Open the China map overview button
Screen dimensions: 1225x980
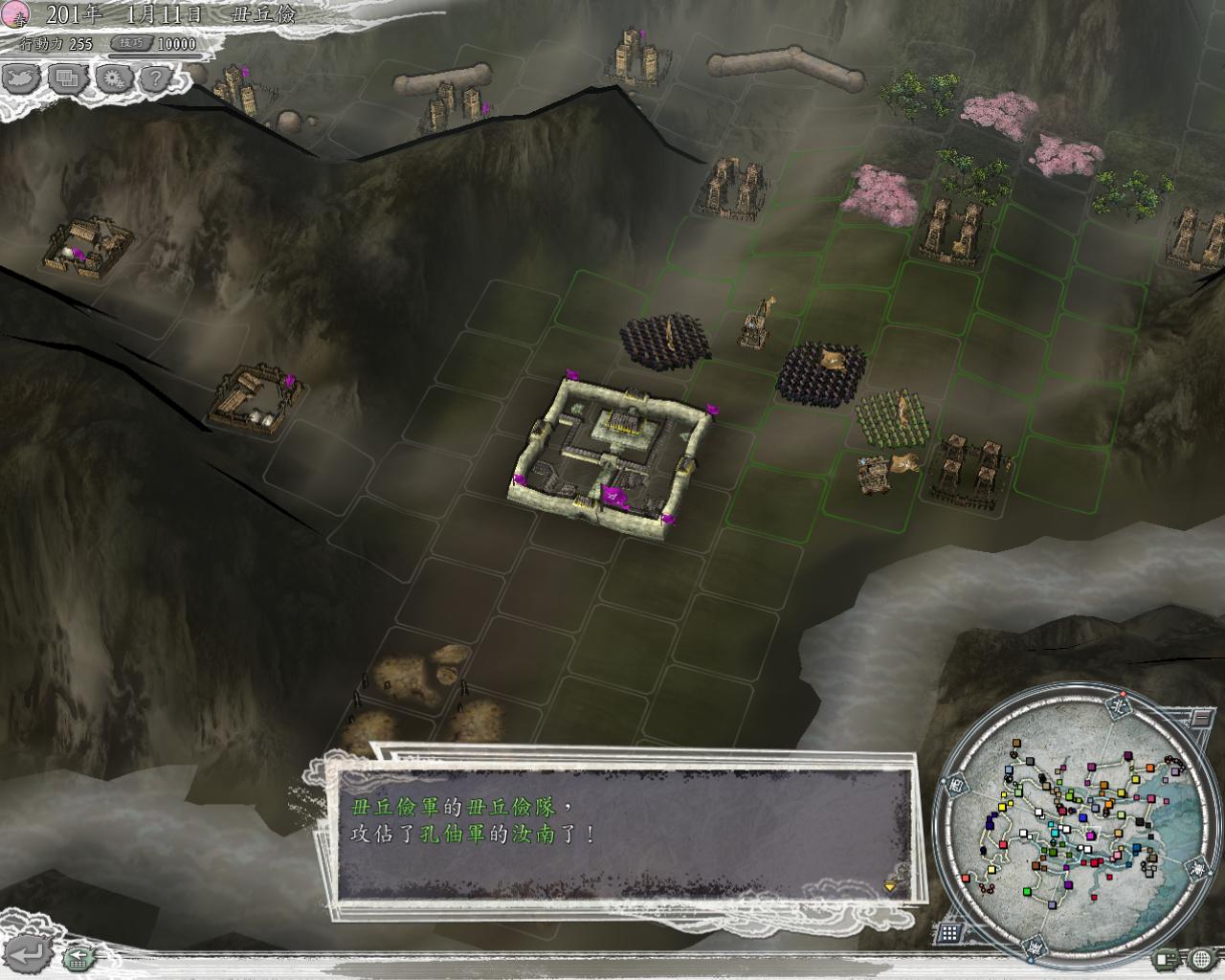pos(23,78)
